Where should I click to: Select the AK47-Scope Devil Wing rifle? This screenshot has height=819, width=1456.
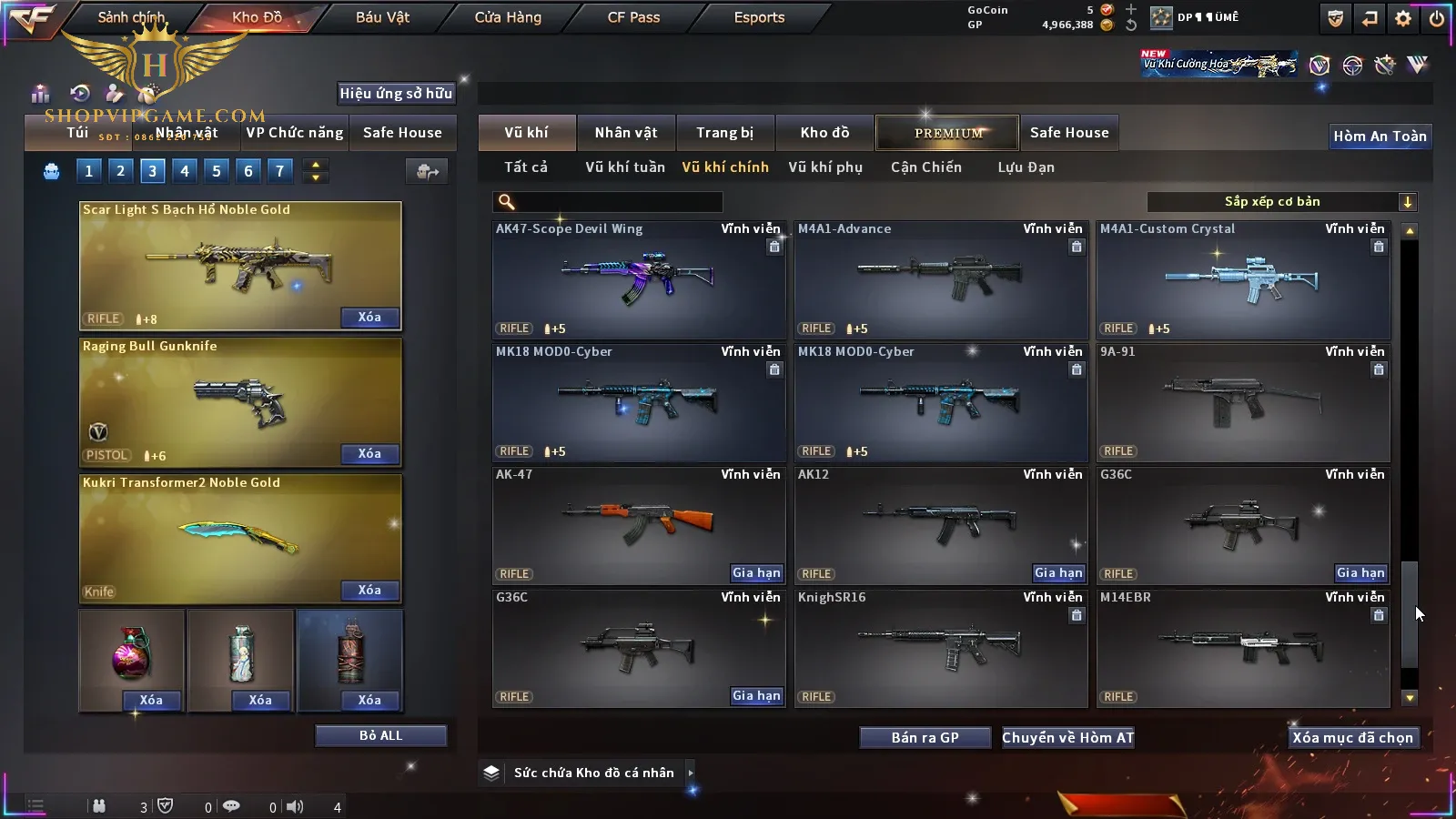638,280
